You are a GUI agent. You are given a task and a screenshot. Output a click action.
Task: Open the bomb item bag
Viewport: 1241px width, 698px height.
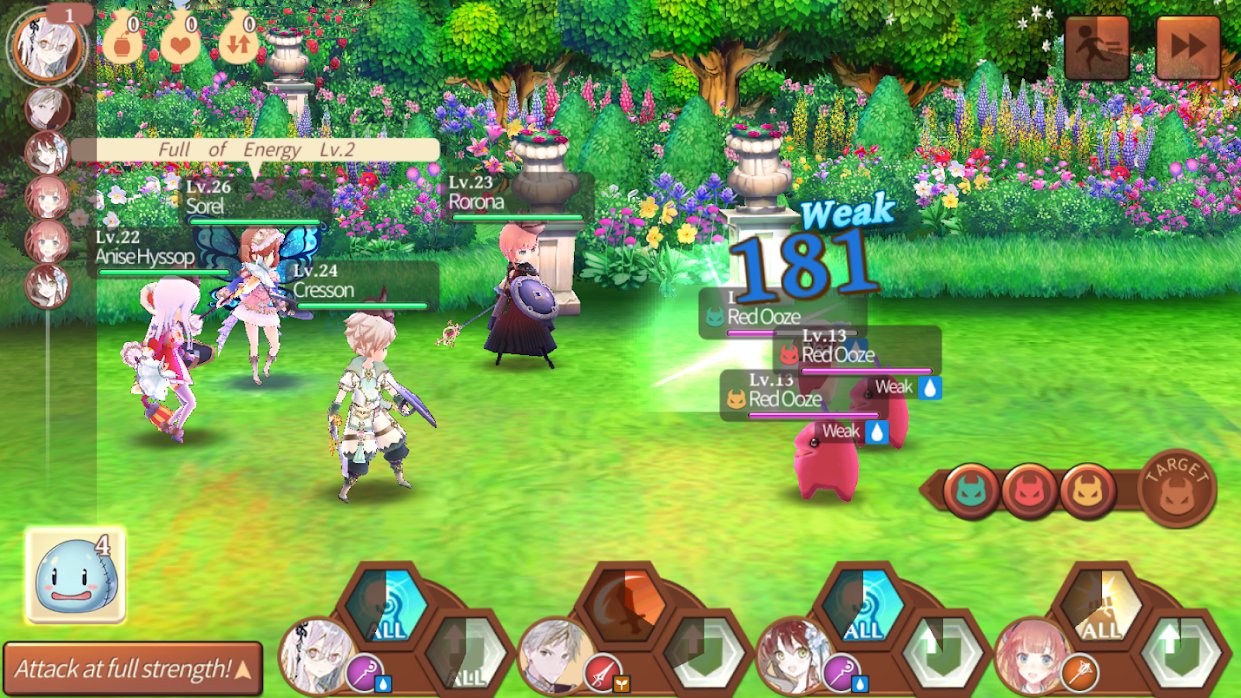click(x=122, y=42)
